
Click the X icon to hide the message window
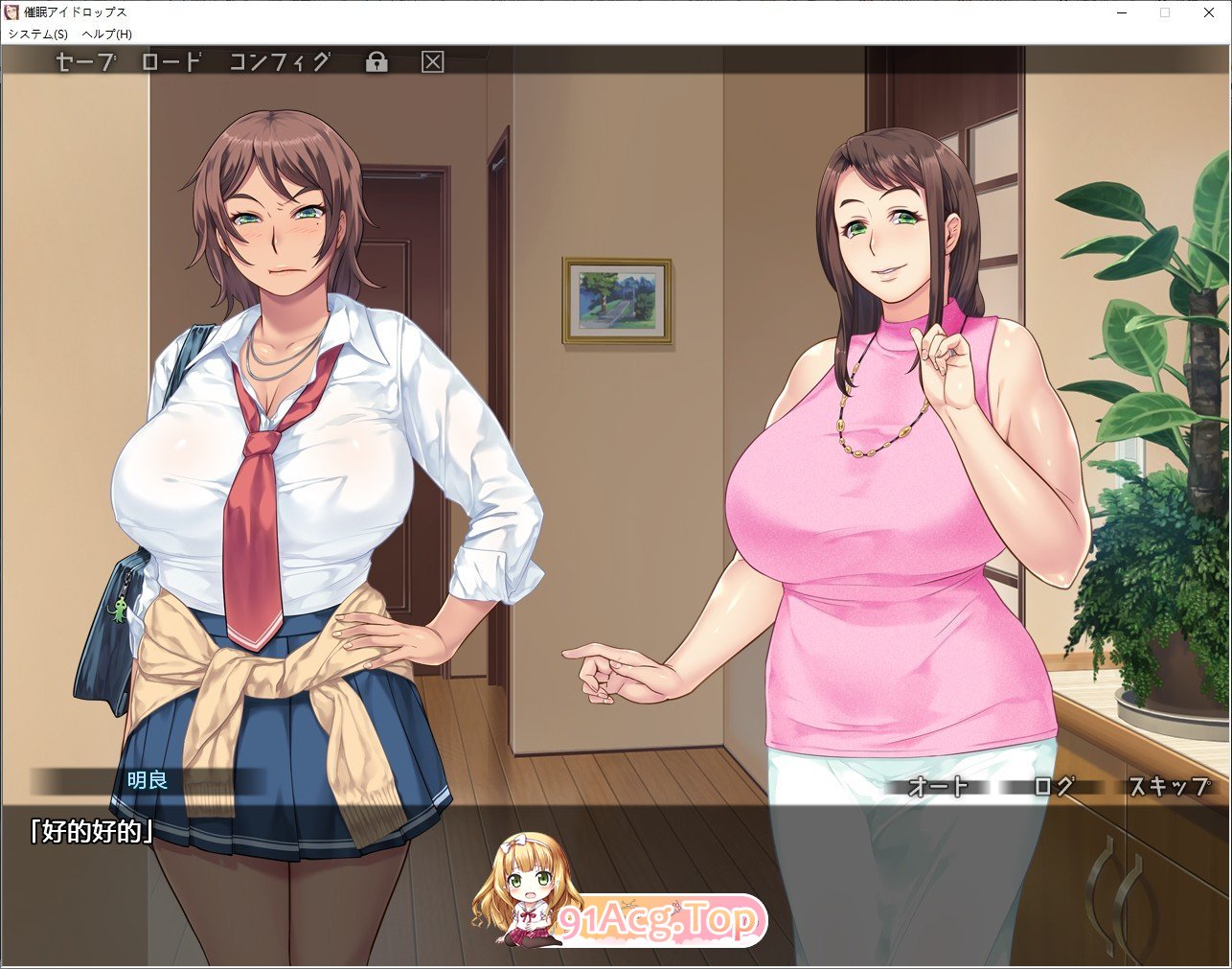click(434, 61)
